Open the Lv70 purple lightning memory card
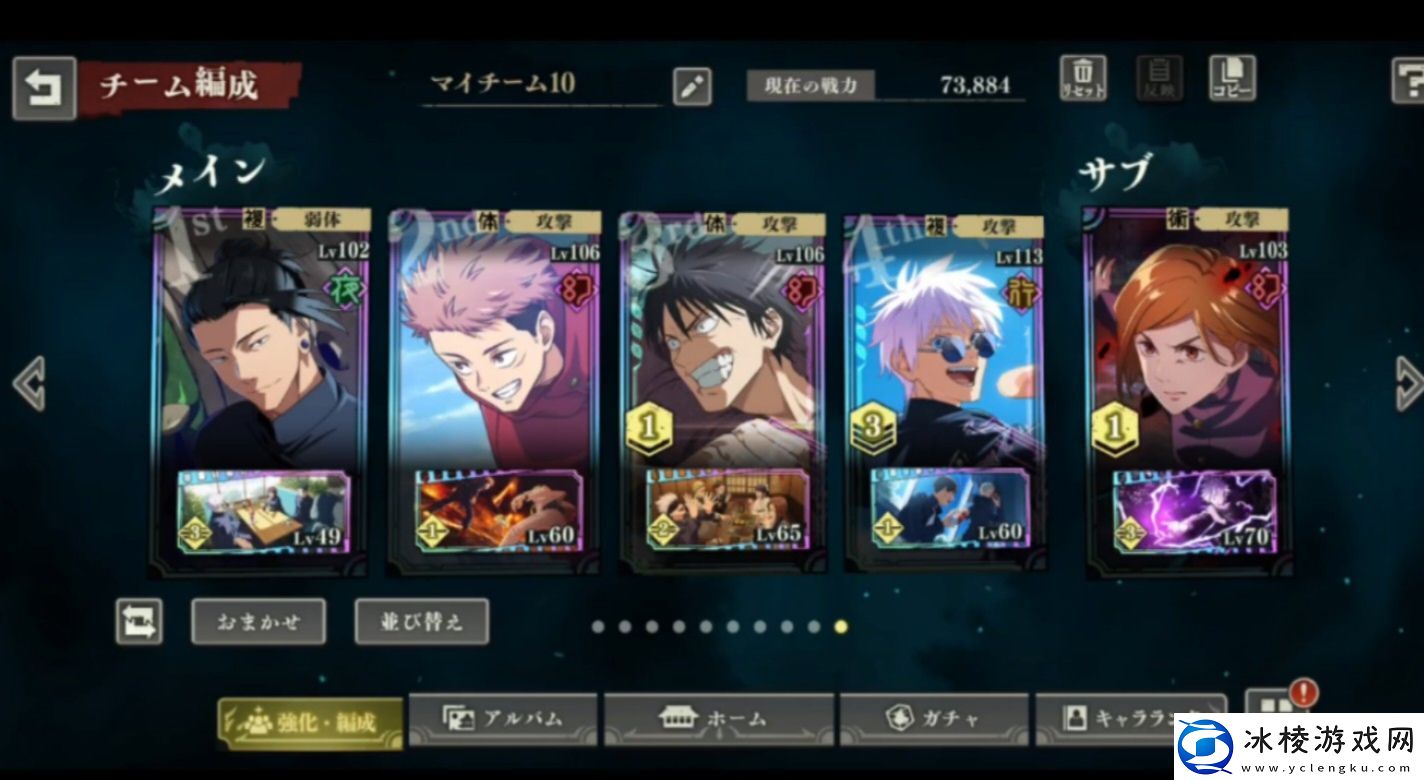1424x780 pixels. (x=1195, y=512)
